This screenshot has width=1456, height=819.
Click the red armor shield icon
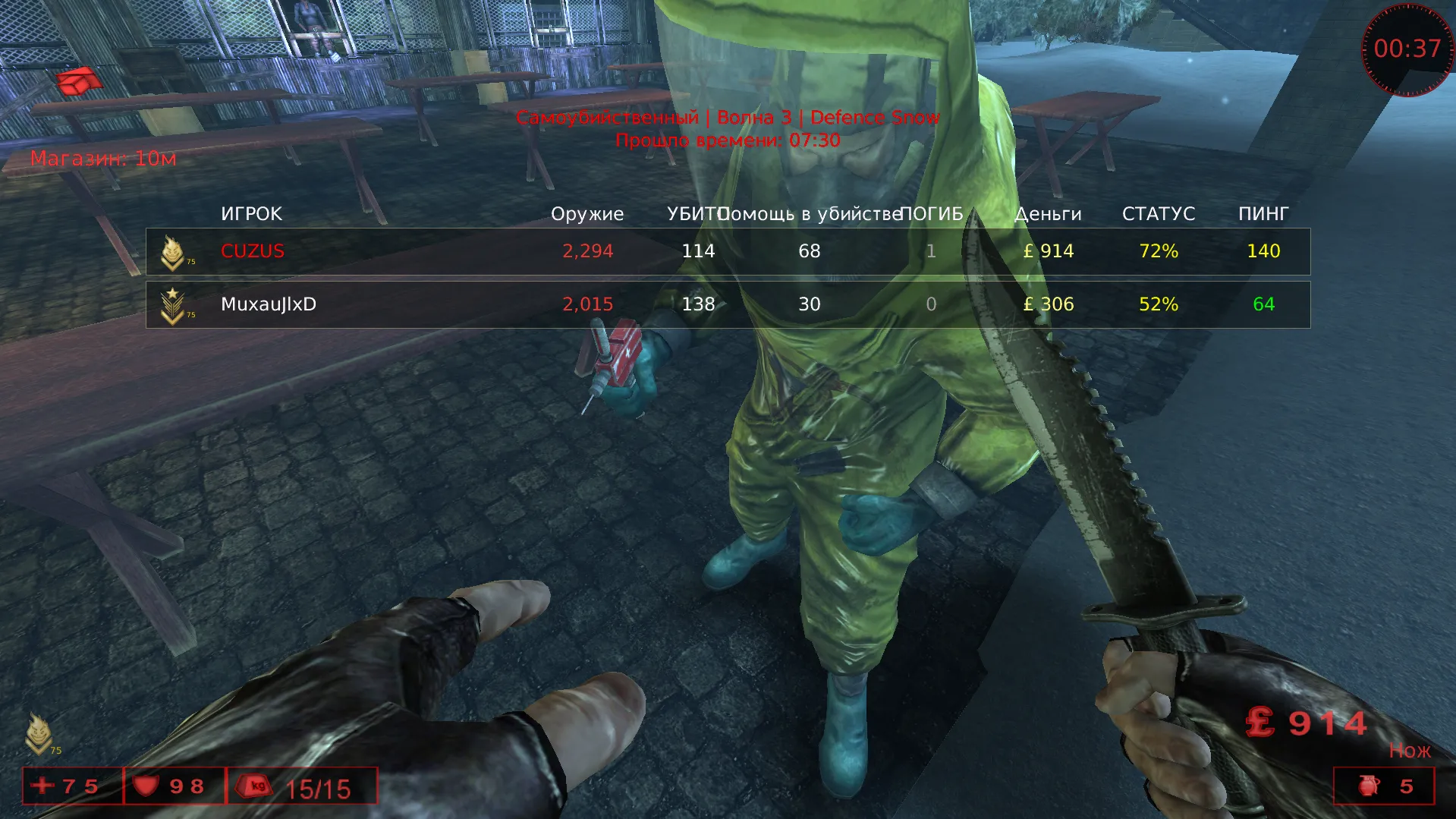(145, 785)
